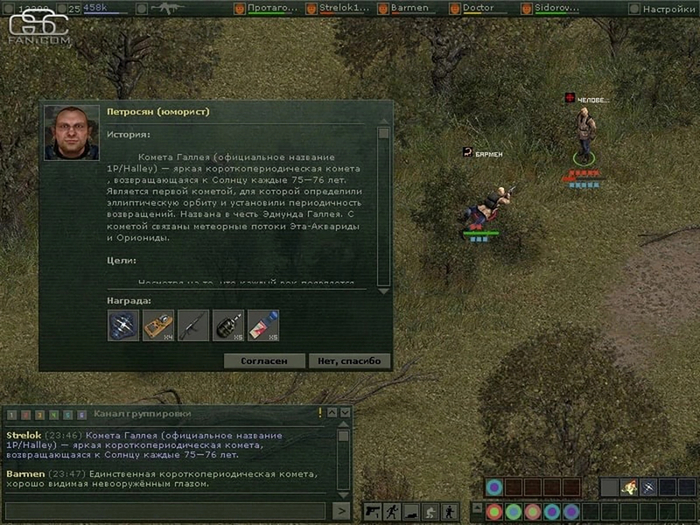The width and height of the screenshot is (700, 525).
Task: Click the quest dialog scrollbar down arrow
Action: (x=383, y=285)
